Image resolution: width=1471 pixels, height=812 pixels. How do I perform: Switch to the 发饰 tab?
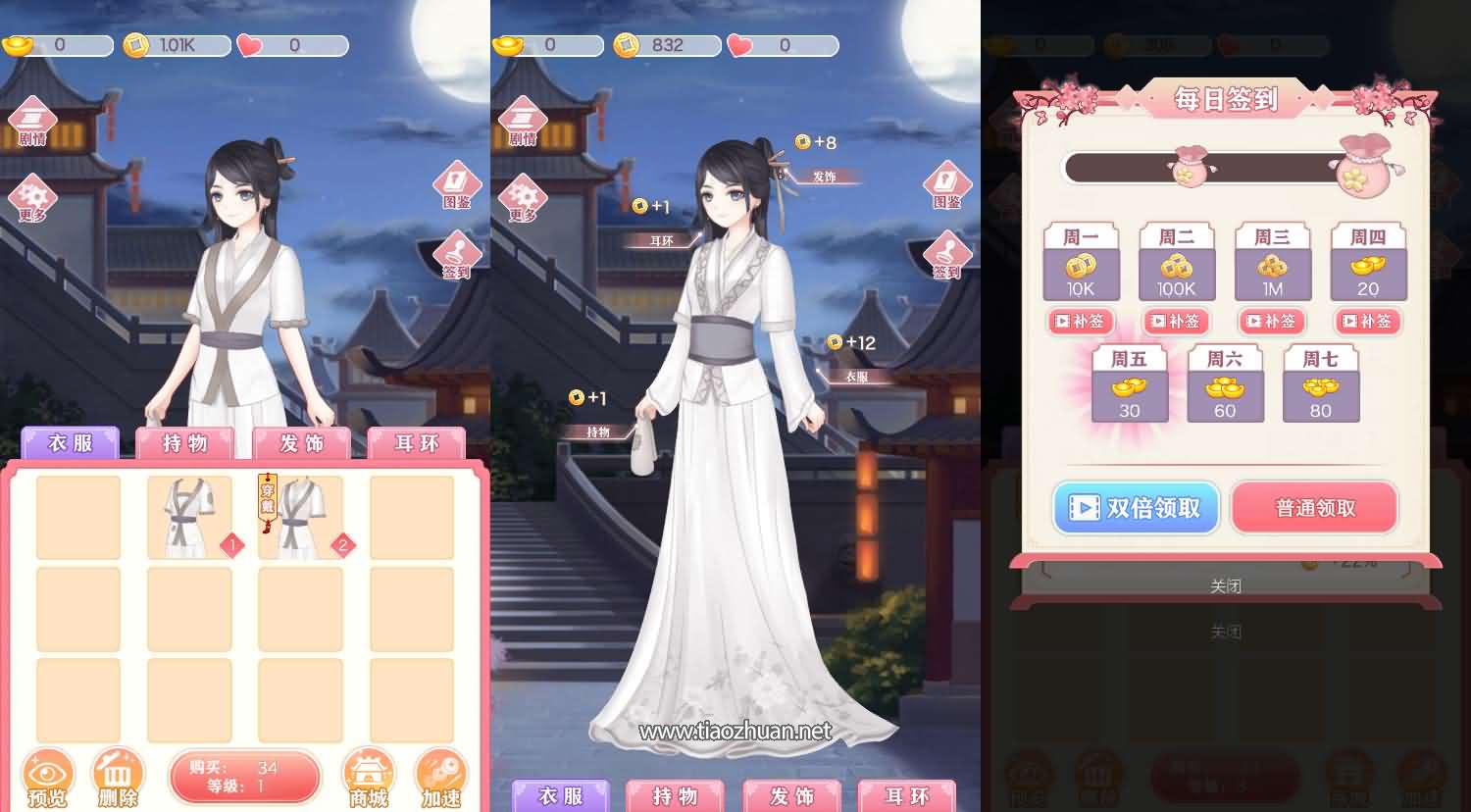tap(301, 444)
